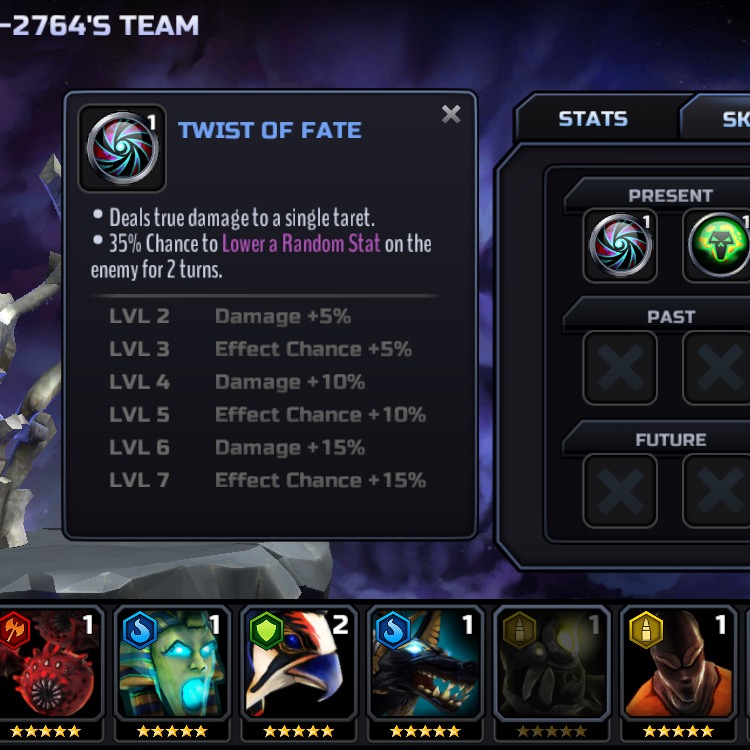The image size is (750, 750).
Task: Switch to the Stats tab
Action: click(592, 119)
